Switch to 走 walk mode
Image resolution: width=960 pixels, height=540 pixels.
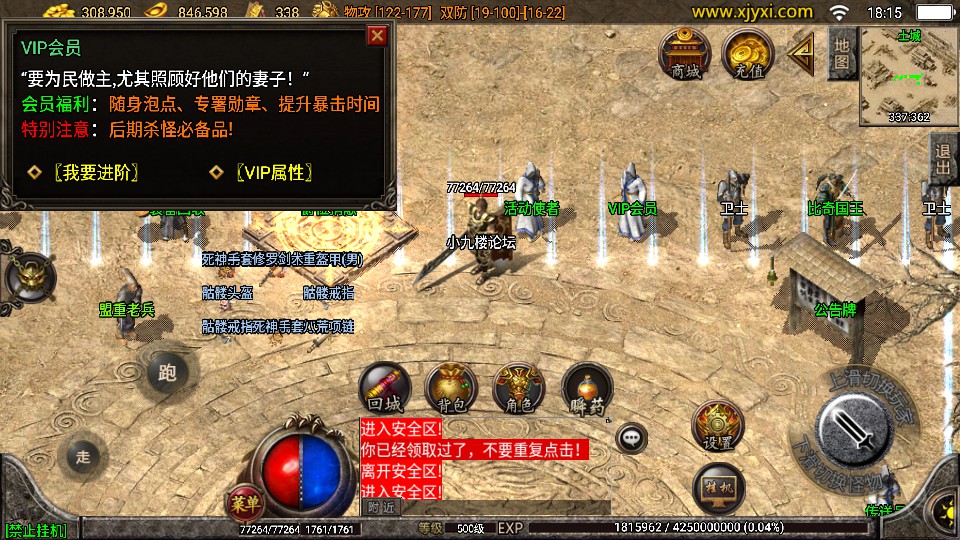tap(83, 457)
